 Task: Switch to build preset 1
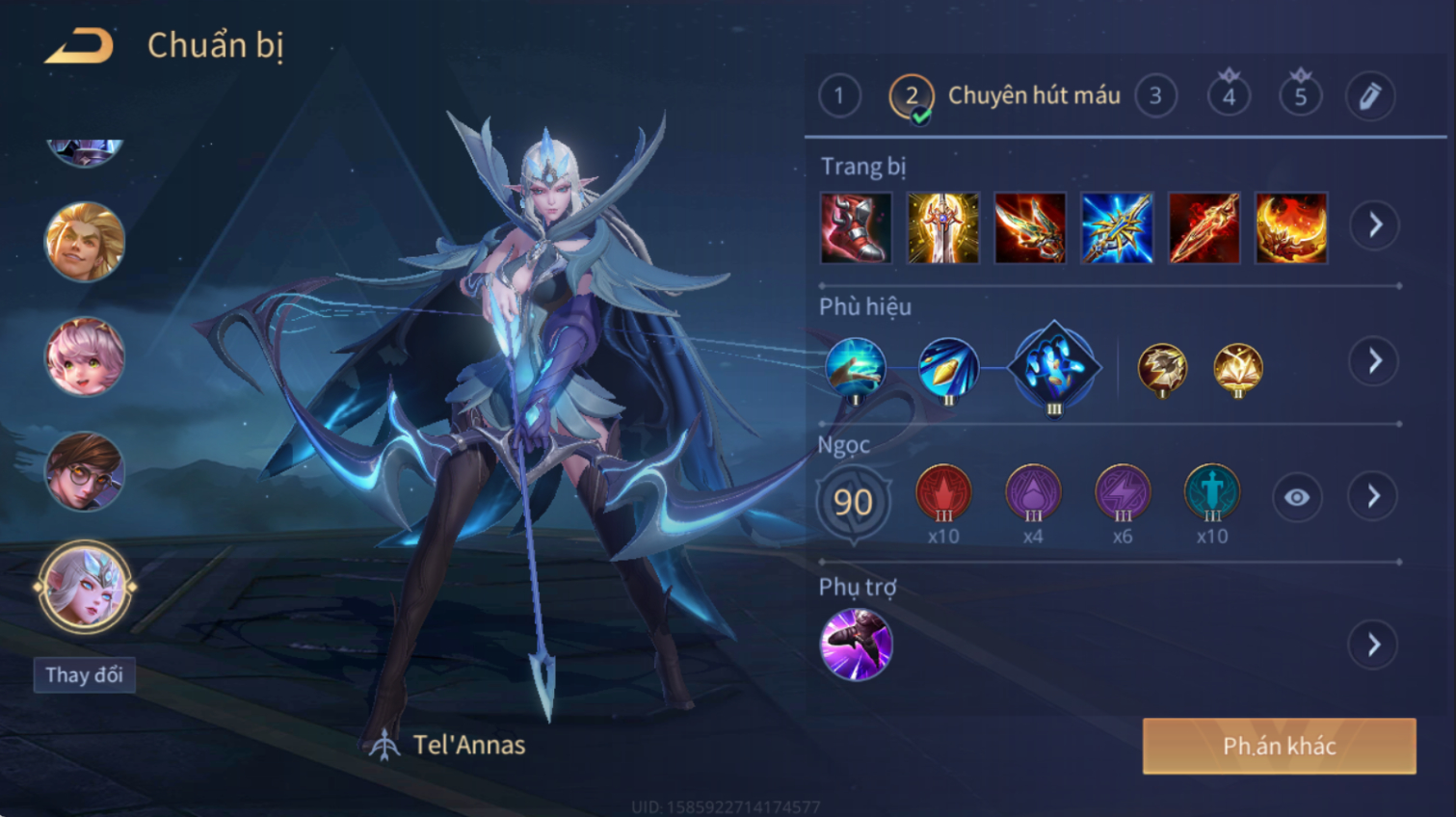839,96
